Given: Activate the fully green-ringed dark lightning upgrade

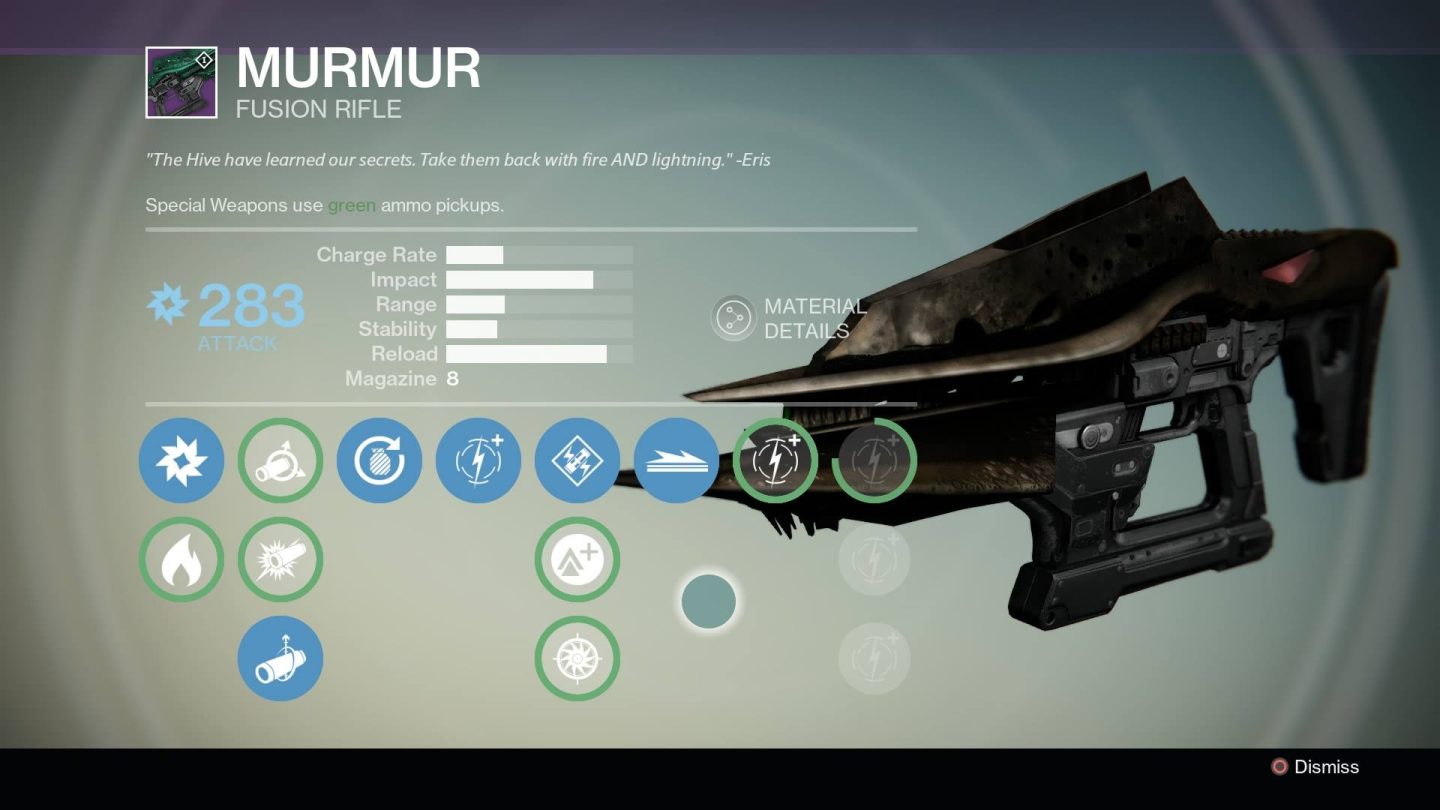Looking at the screenshot, I should pyautogui.click(x=775, y=460).
